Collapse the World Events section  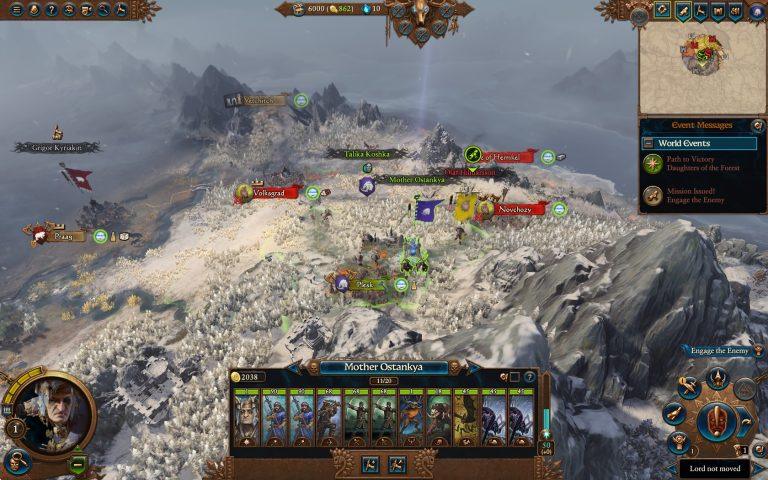pyautogui.click(x=648, y=143)
